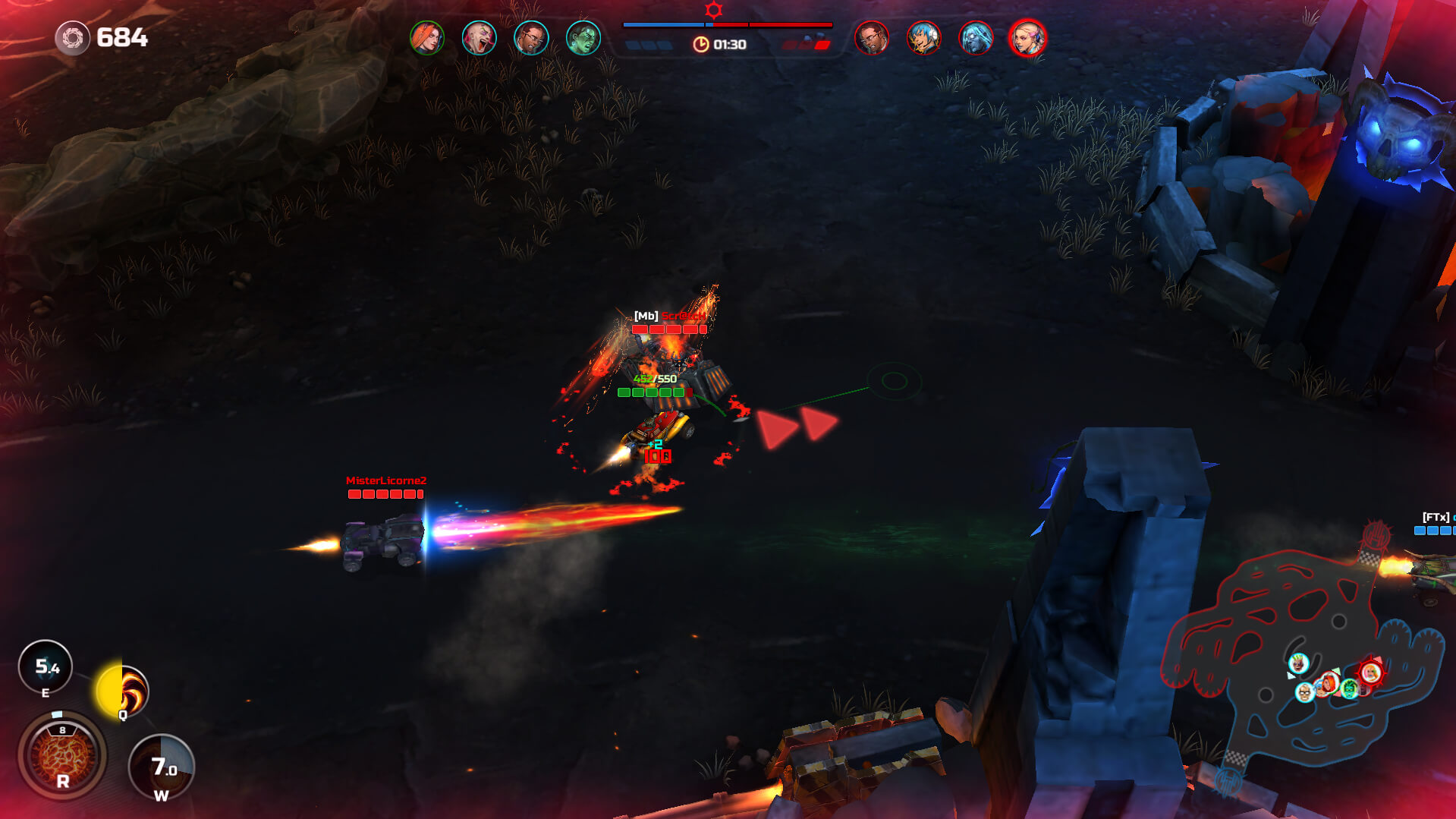Screen dimensions: 1456x819
Task: Click the red-ringed glasses man enemy portrait
Action: coord(871,38)
